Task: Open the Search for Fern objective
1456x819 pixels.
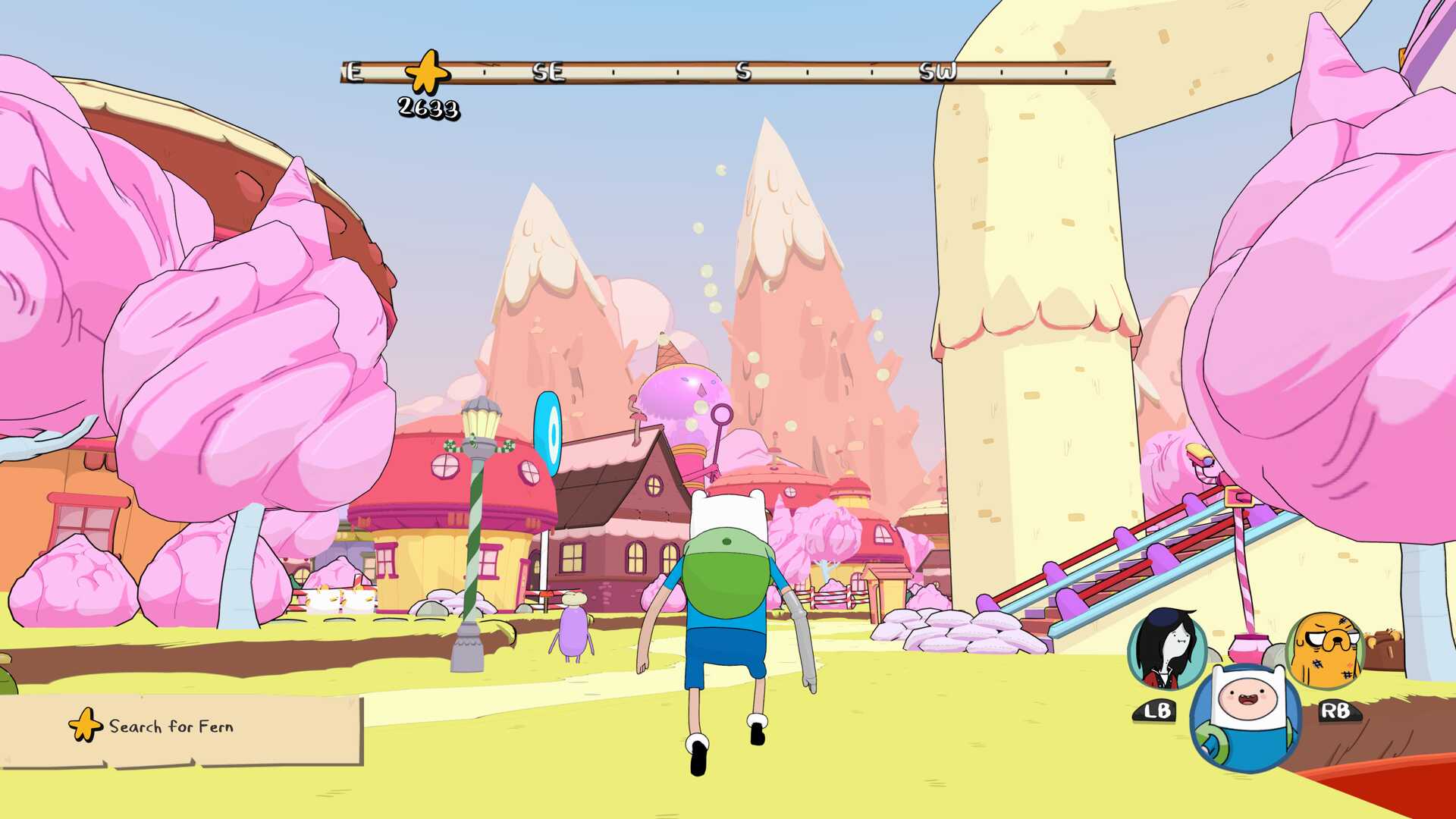Action: (x=172, y=726)
